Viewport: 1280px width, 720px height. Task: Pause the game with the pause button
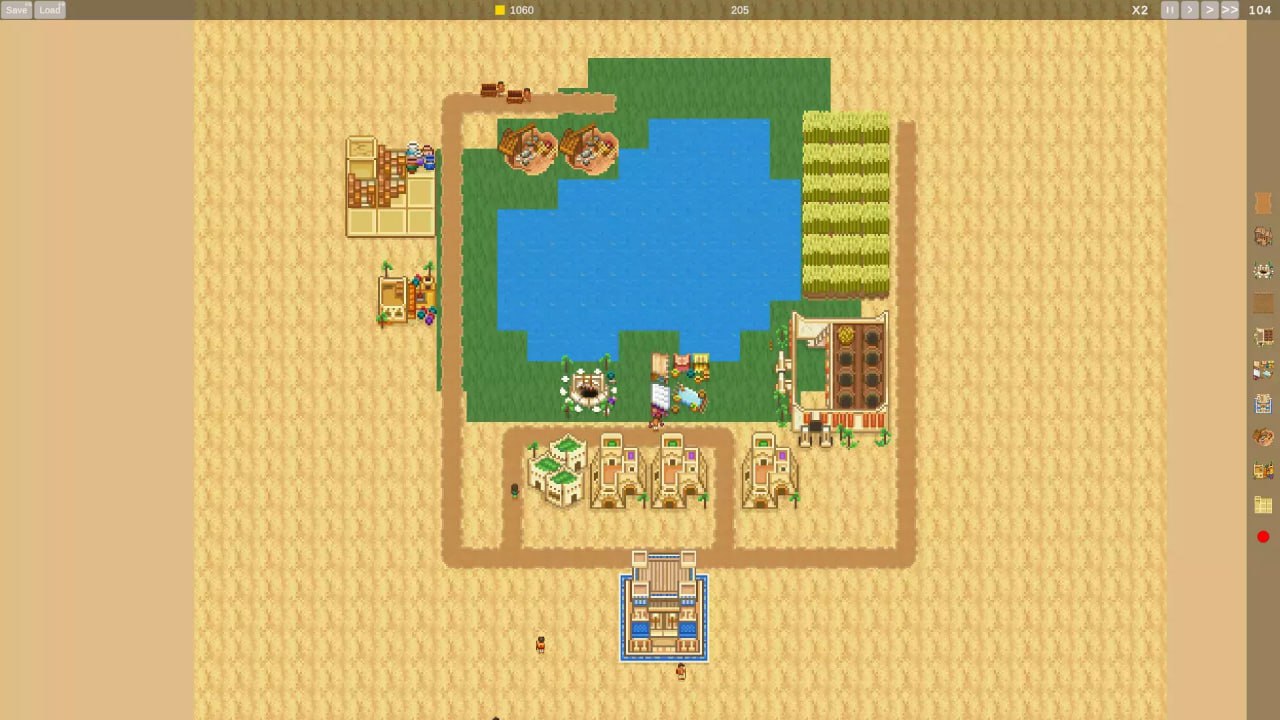coord(1169,9)
